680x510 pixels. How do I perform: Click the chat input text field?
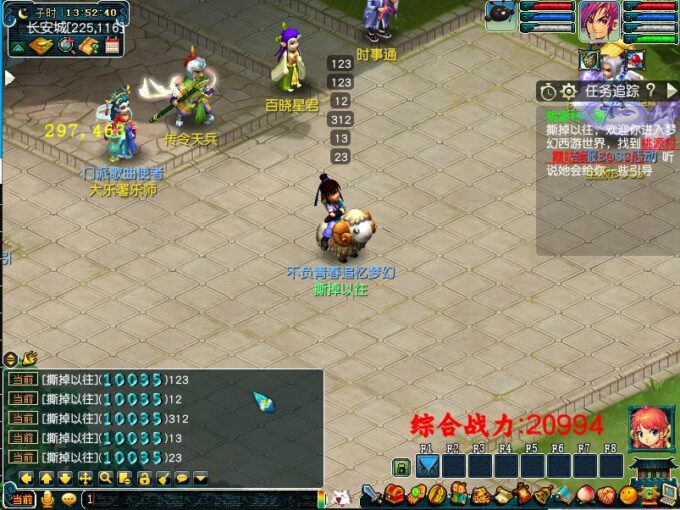click(200, 498)
